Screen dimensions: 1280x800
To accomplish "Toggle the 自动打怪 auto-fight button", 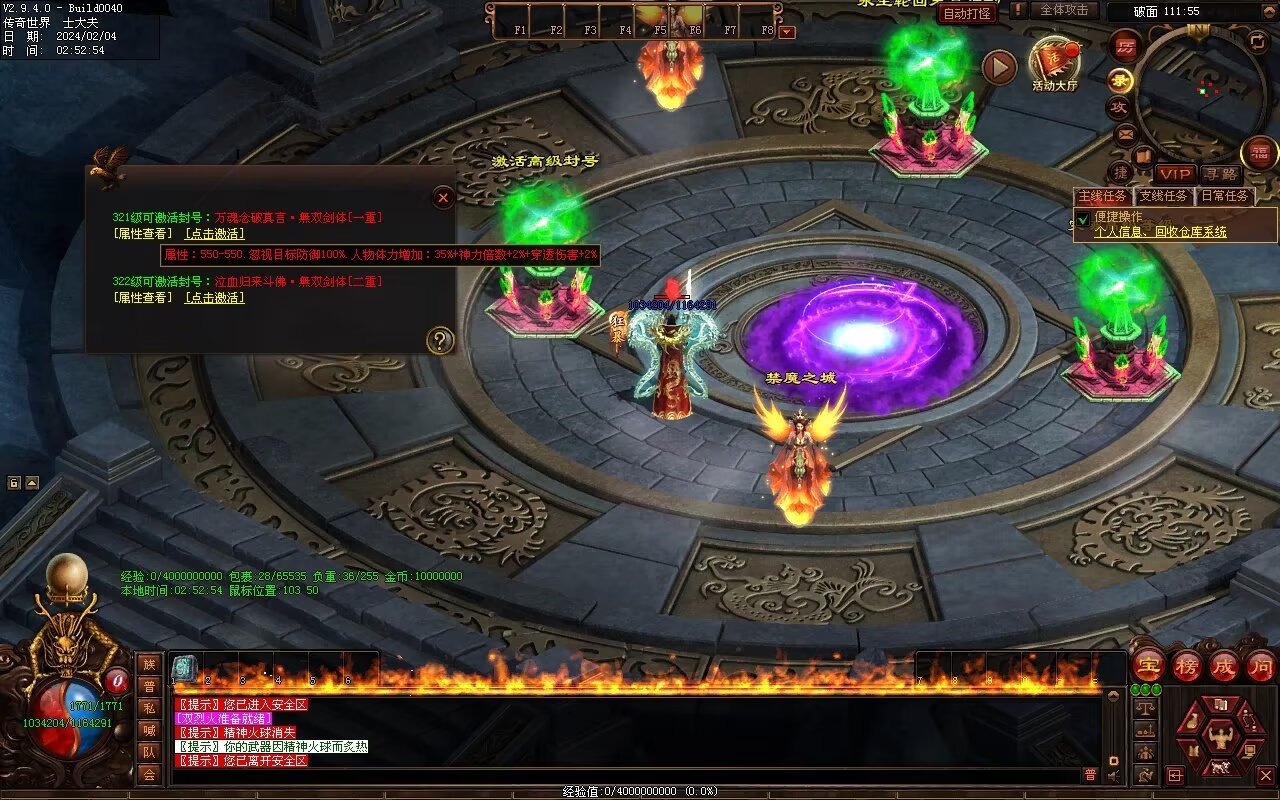I will coord(967,13).
